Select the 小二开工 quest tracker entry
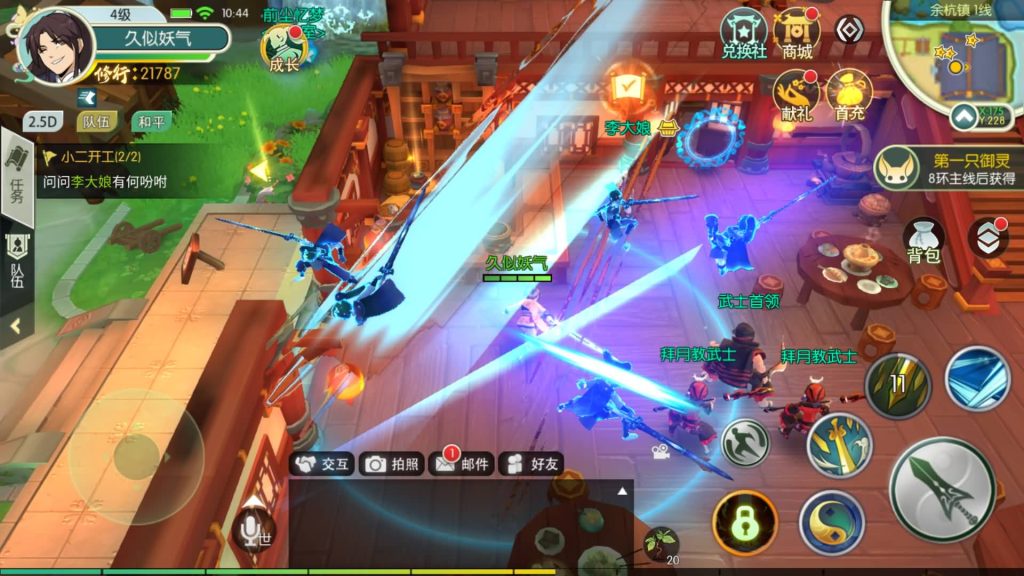Screen dimensions: 1024x576 pos(110,170)
